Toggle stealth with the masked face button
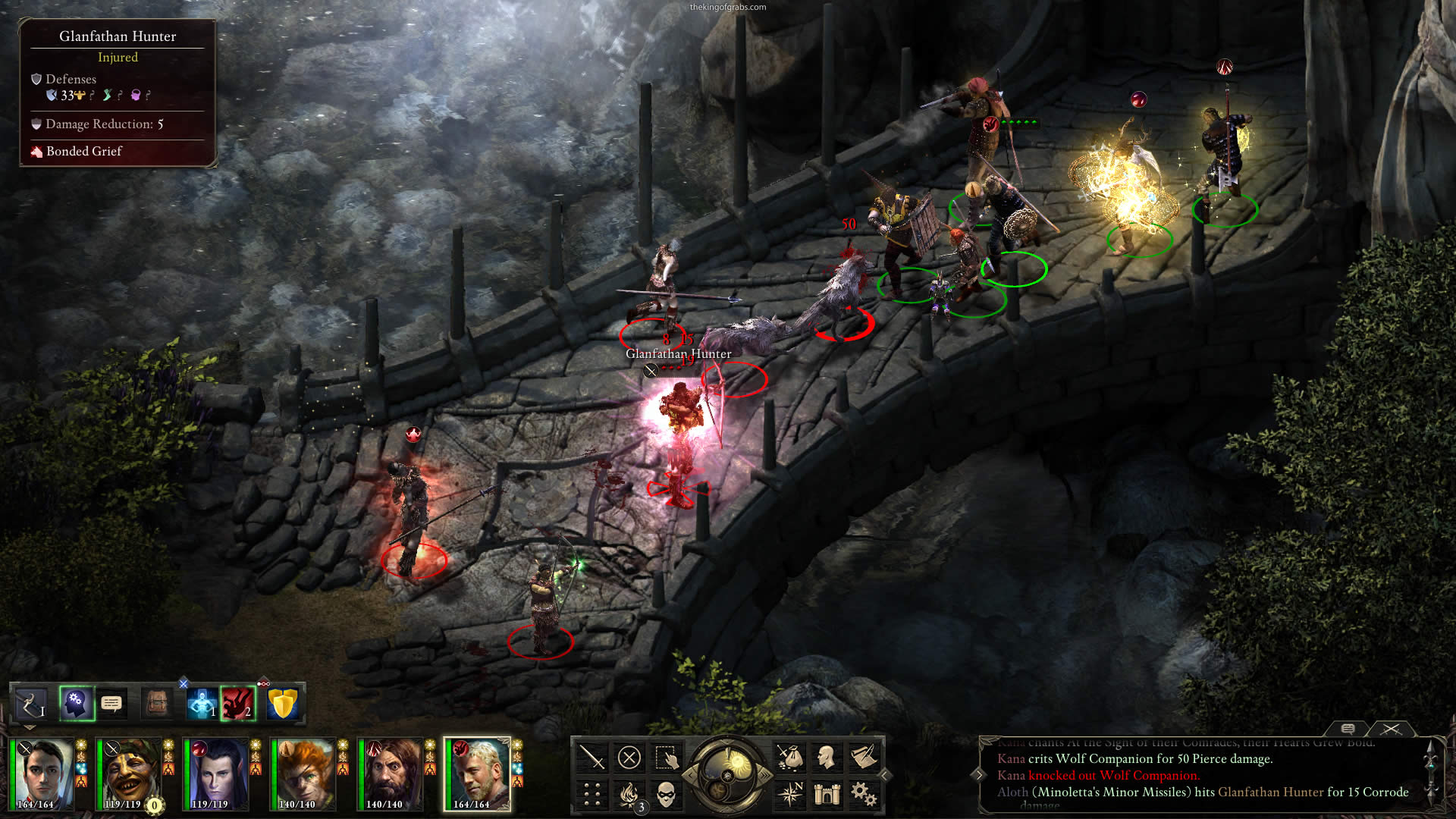Viewport: 1456px width, 819px height. [x=666, y=794]
